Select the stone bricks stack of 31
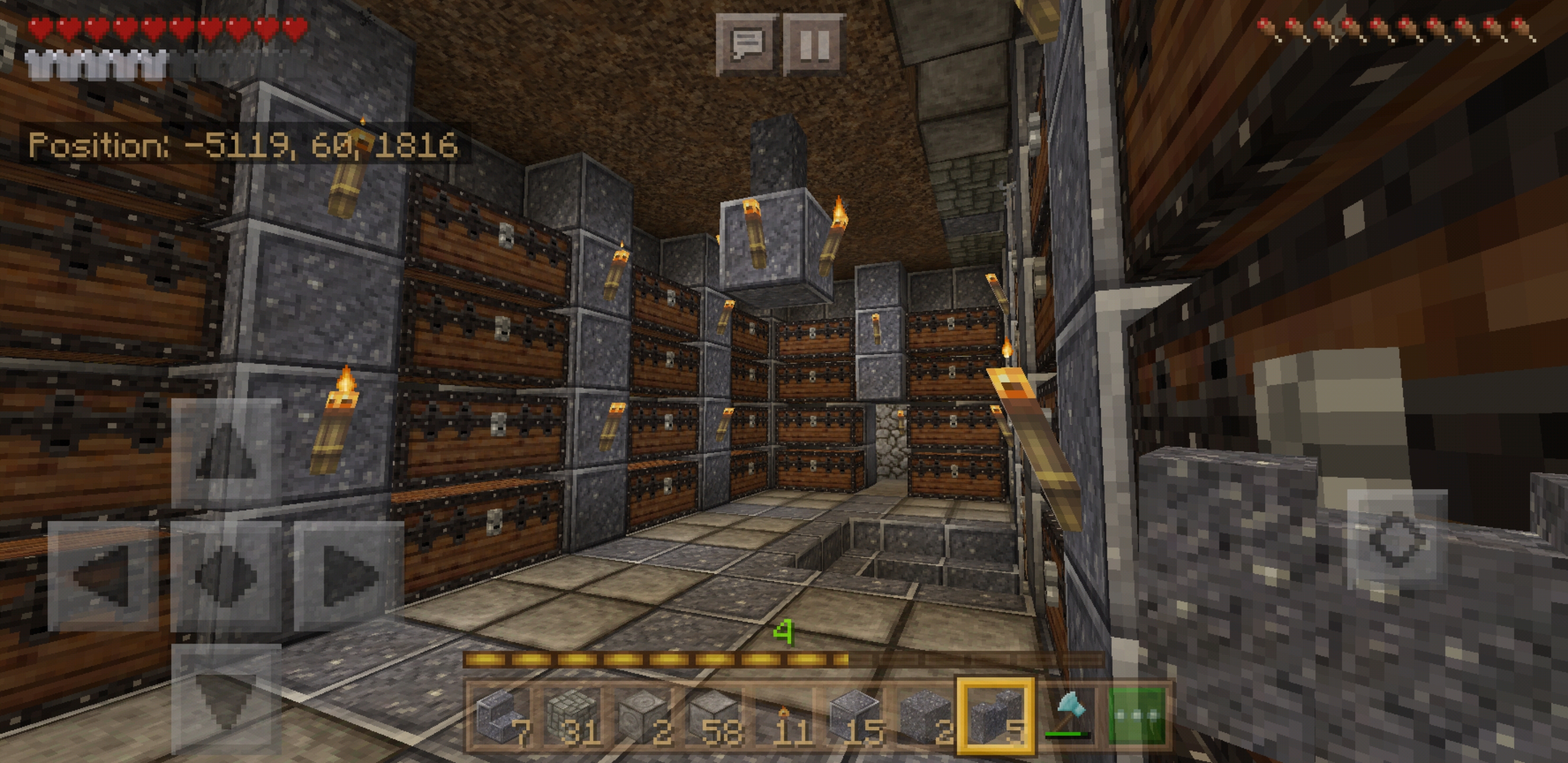The width and height of the screenshot is (1568, 763). pyautogui.click(x=572, y=717)
